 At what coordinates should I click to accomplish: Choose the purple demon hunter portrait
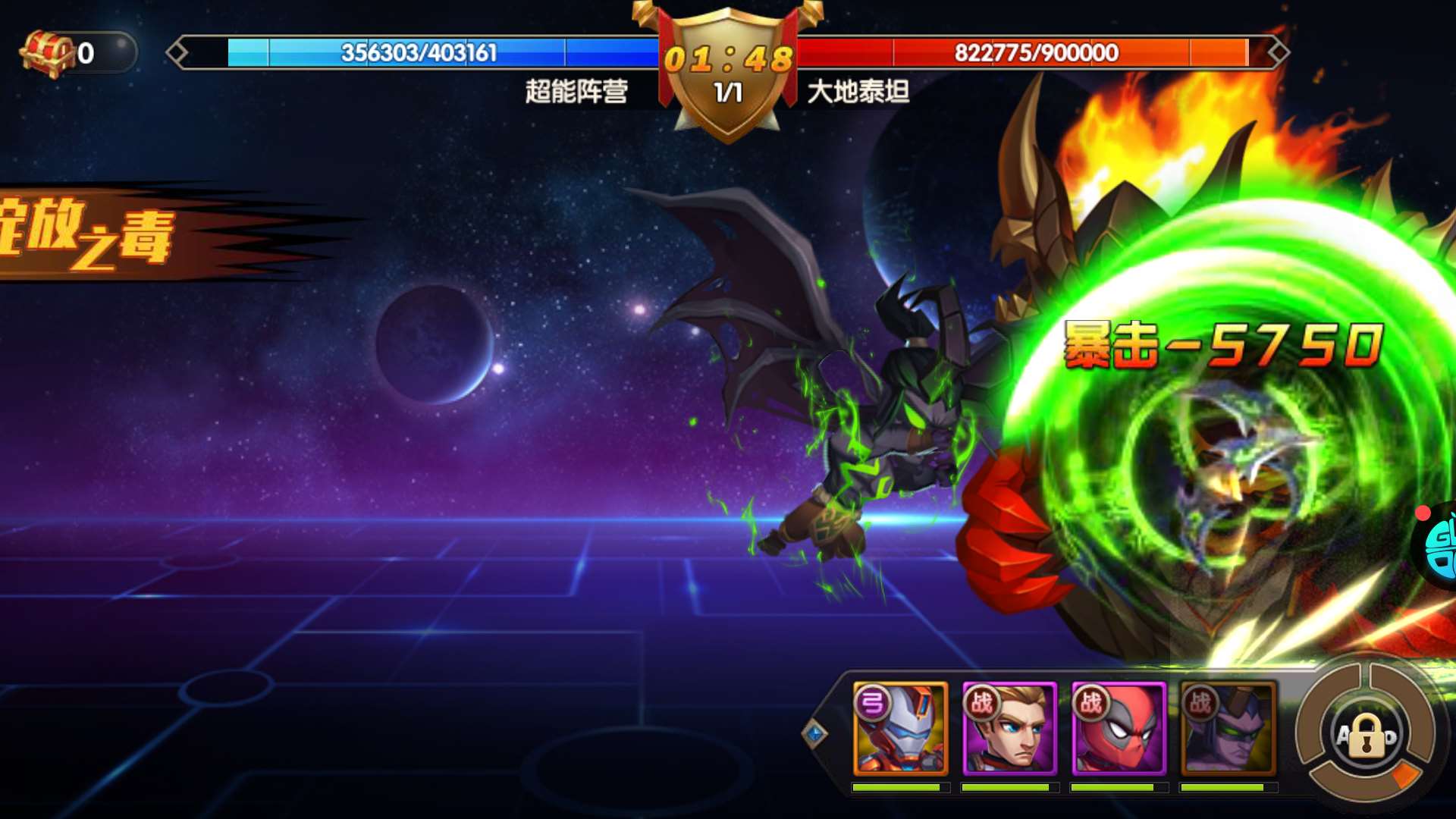click(1228, 727)
